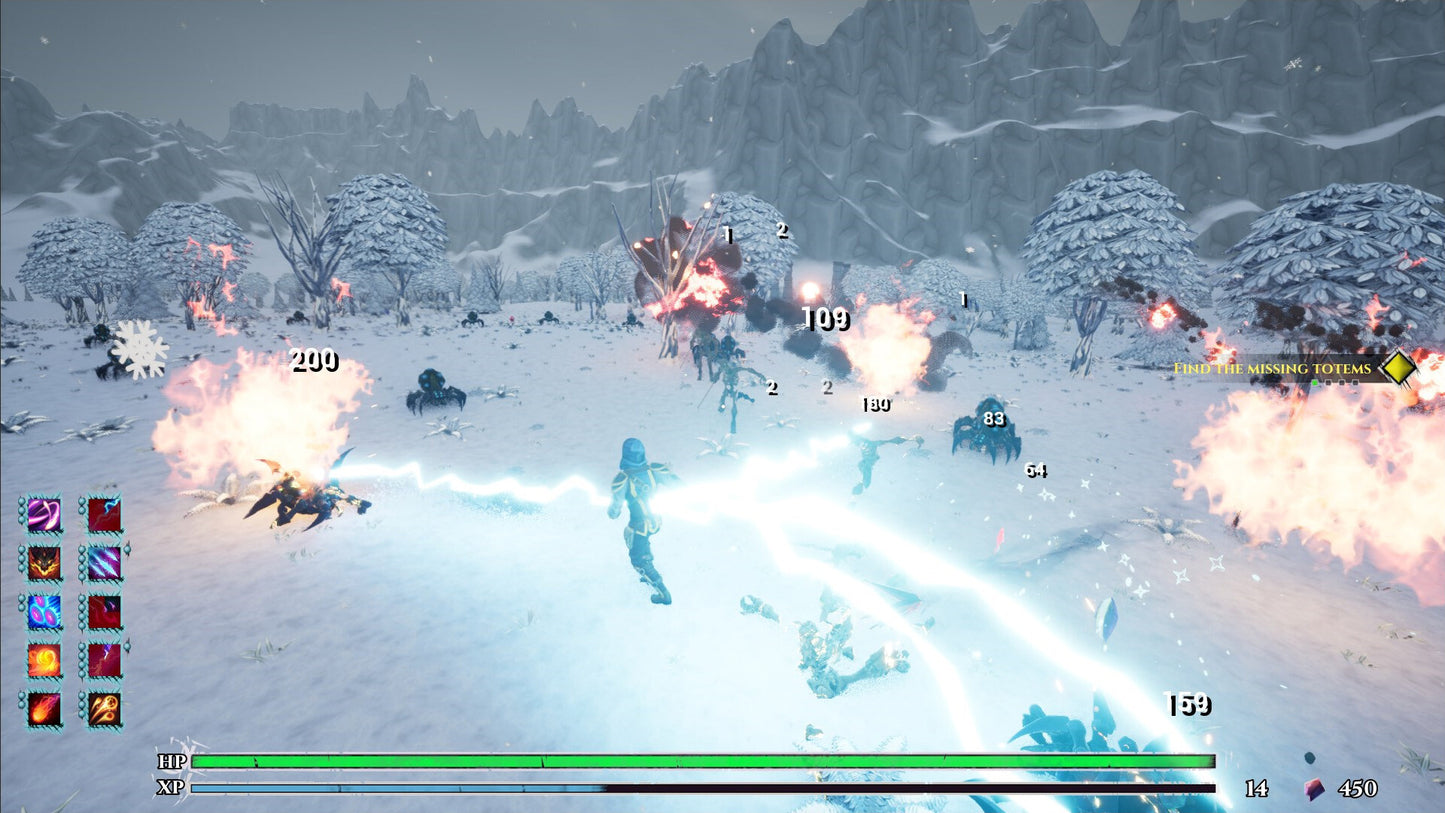Click the yellow diamond quest marker icon

click(1398, 369)
